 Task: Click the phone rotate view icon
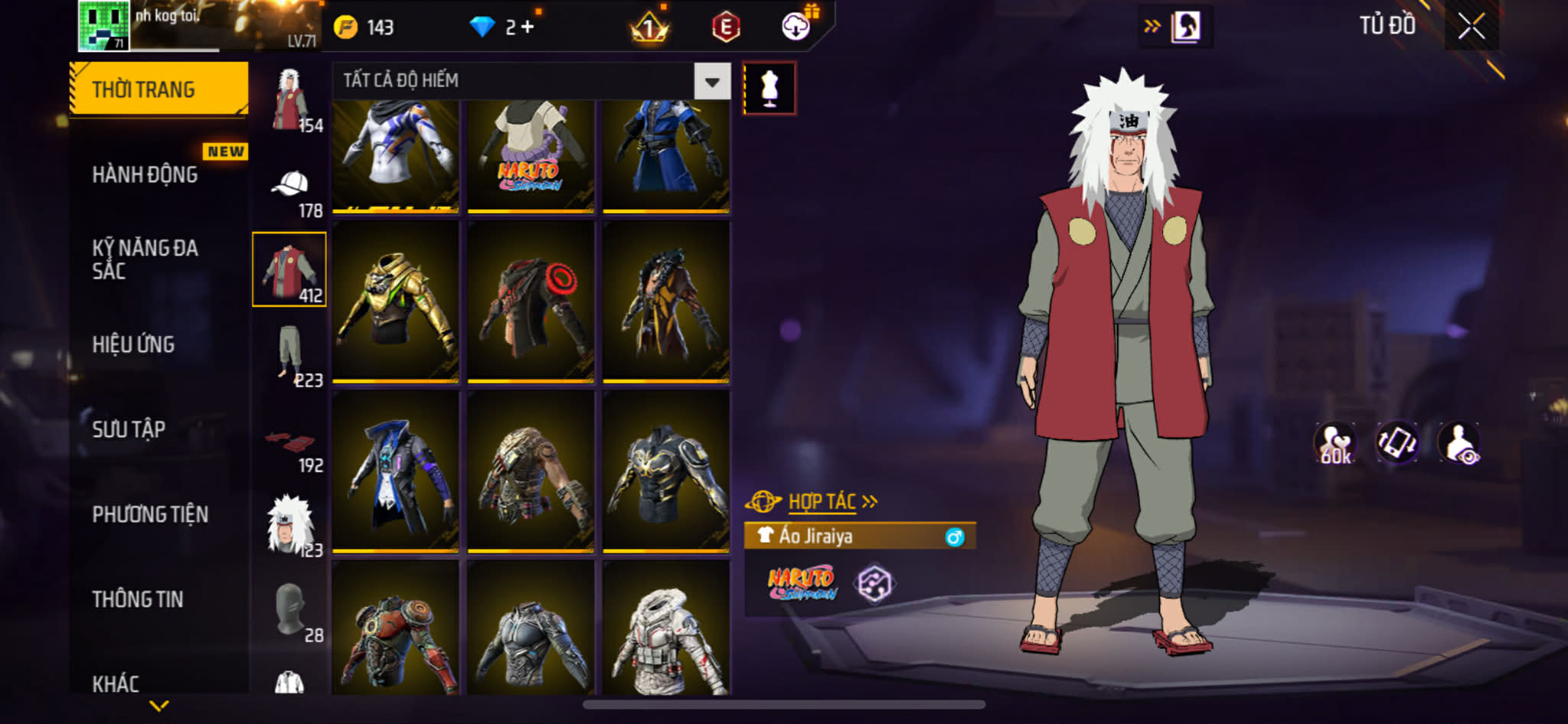coord(1397,442)
